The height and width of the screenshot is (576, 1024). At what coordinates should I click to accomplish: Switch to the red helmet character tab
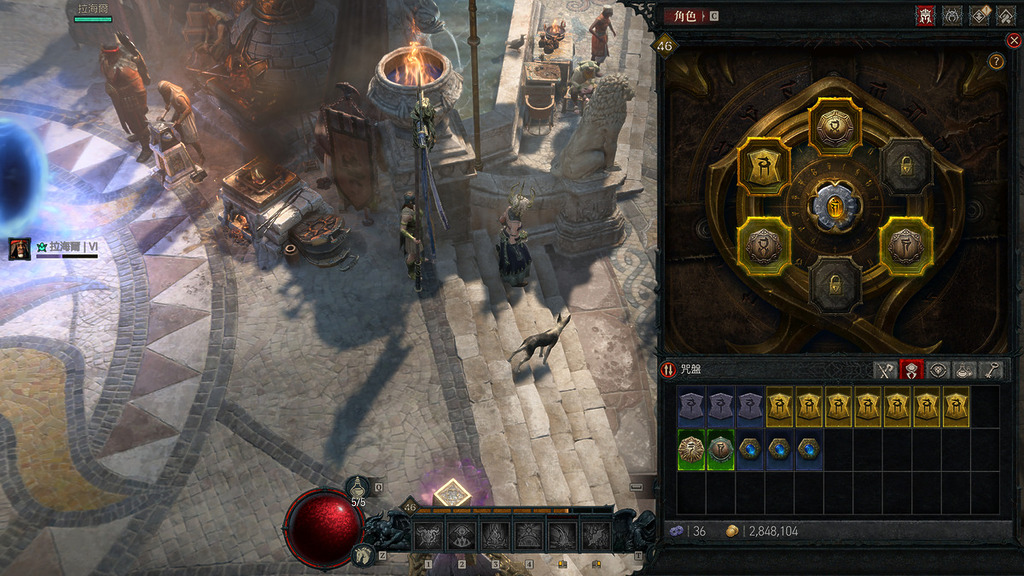coord(925,16)
